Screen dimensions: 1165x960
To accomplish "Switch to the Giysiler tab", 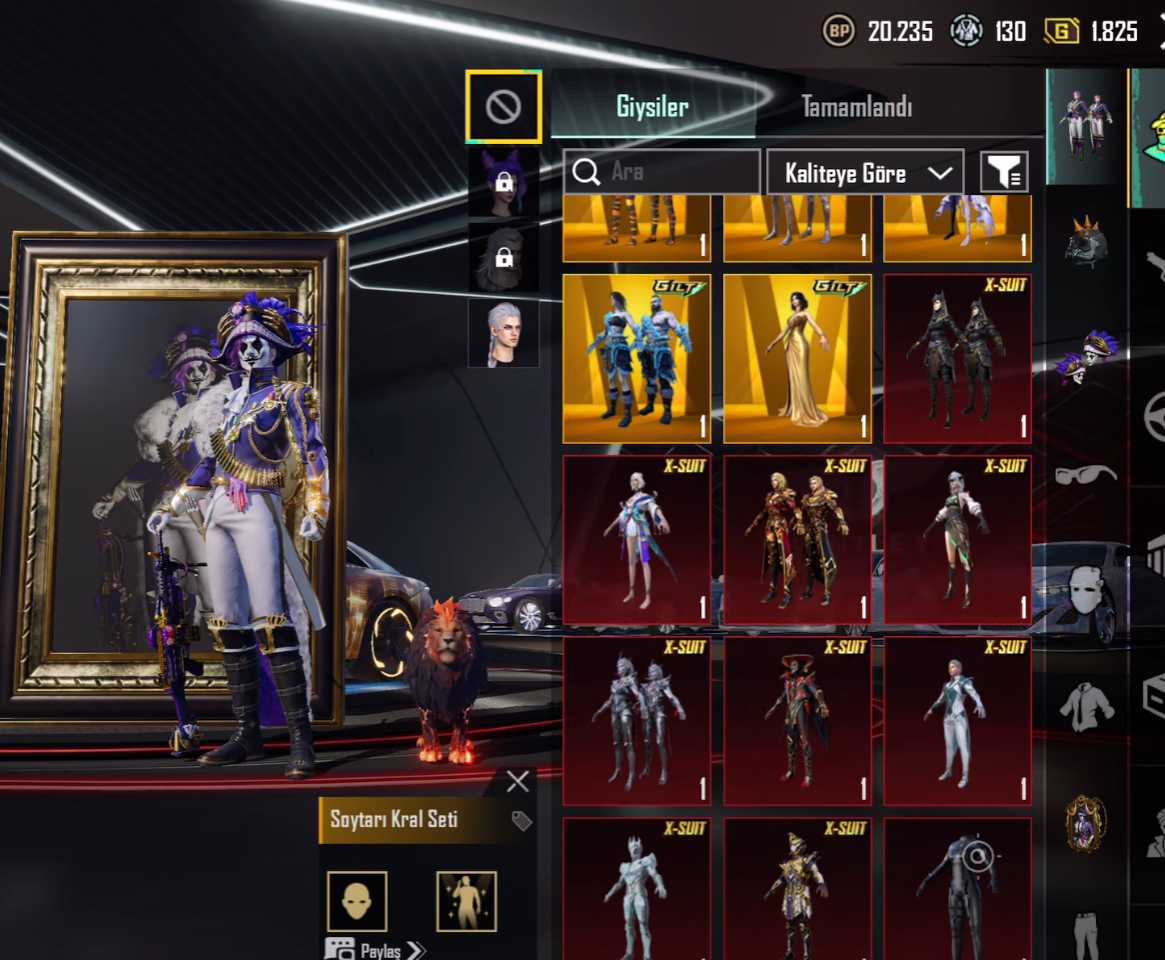I will pos(652,107).
